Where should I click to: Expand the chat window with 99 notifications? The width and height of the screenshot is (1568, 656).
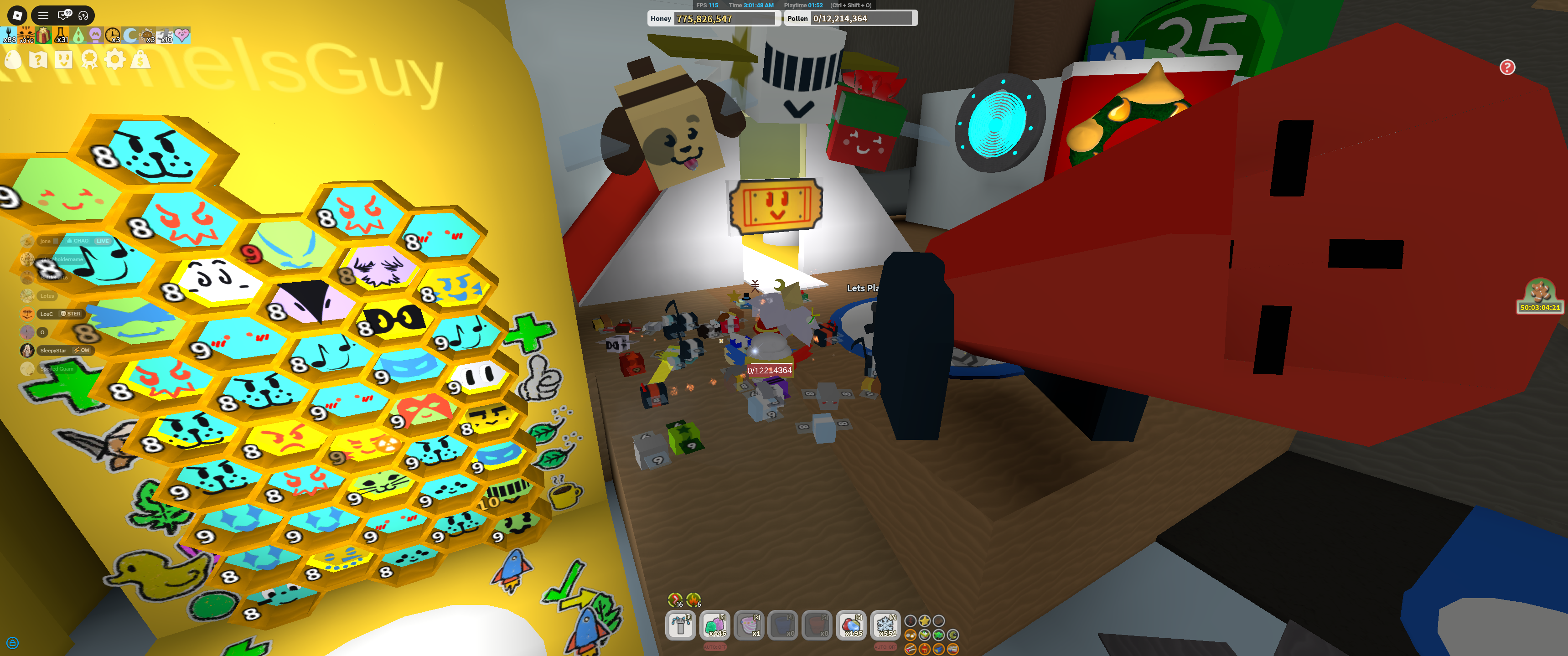pyautogui.click(x=63, y=16)
